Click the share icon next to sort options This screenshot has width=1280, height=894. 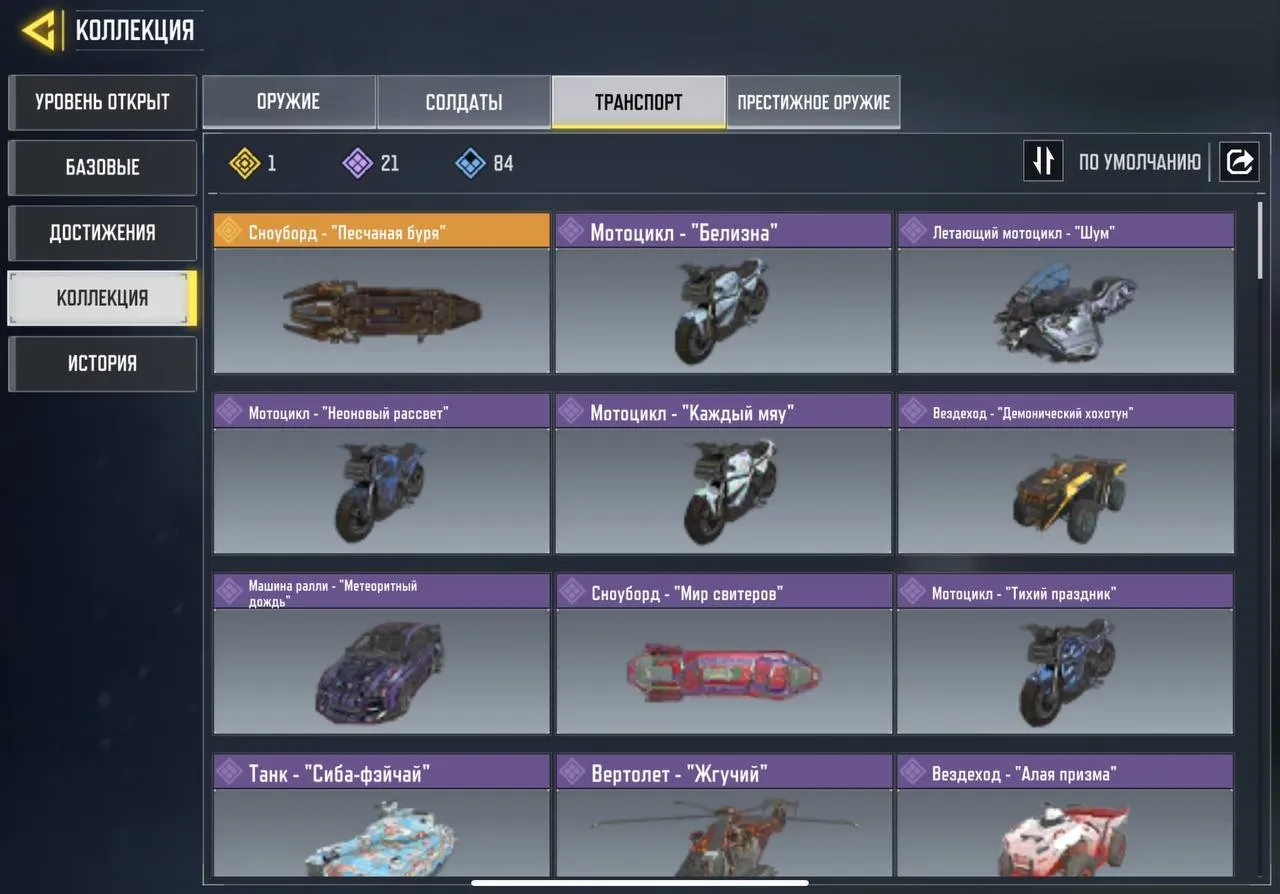[x=1239, y=161]
